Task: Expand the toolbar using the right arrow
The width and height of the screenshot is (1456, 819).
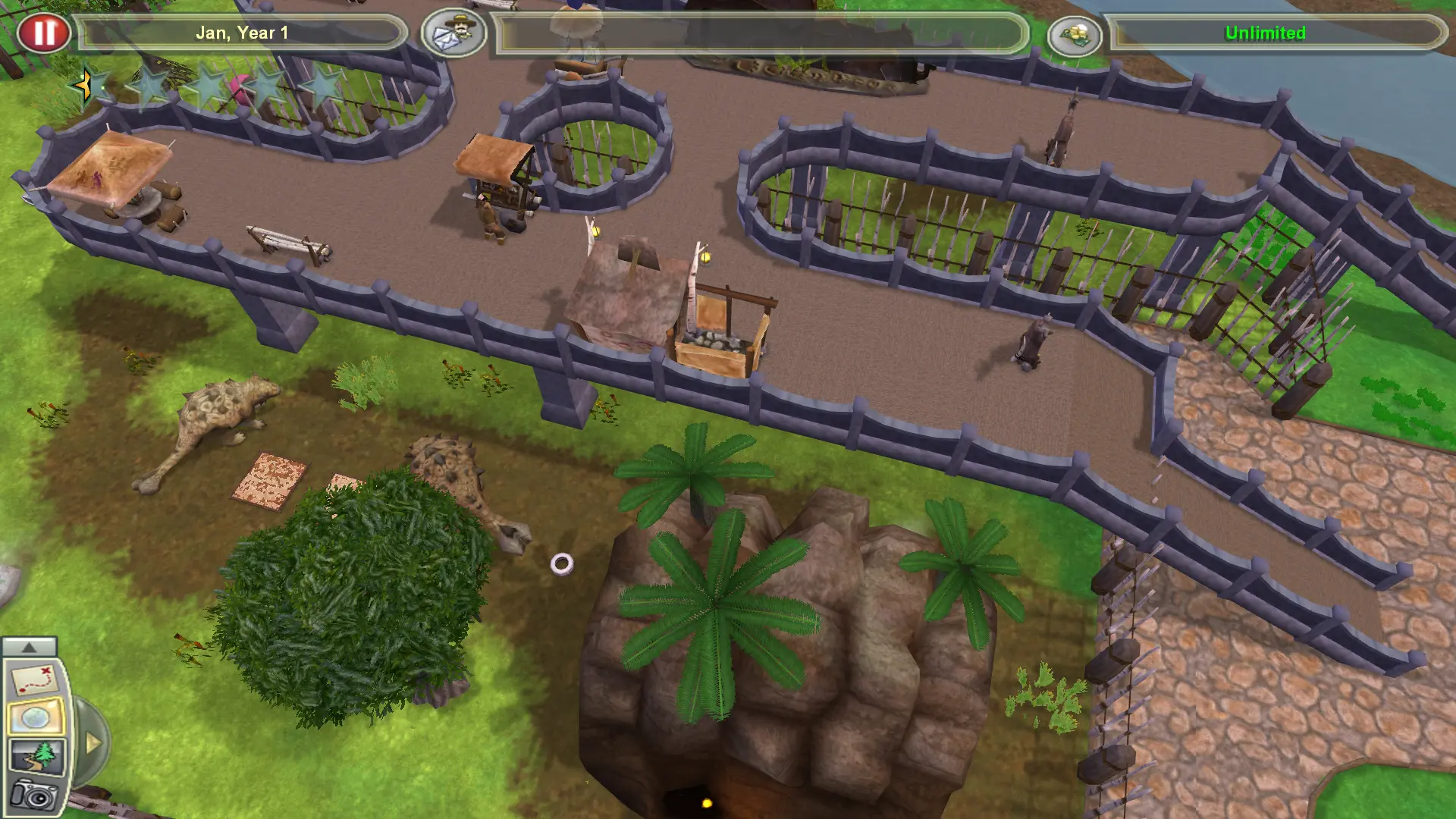Action: tap(94, 742)
